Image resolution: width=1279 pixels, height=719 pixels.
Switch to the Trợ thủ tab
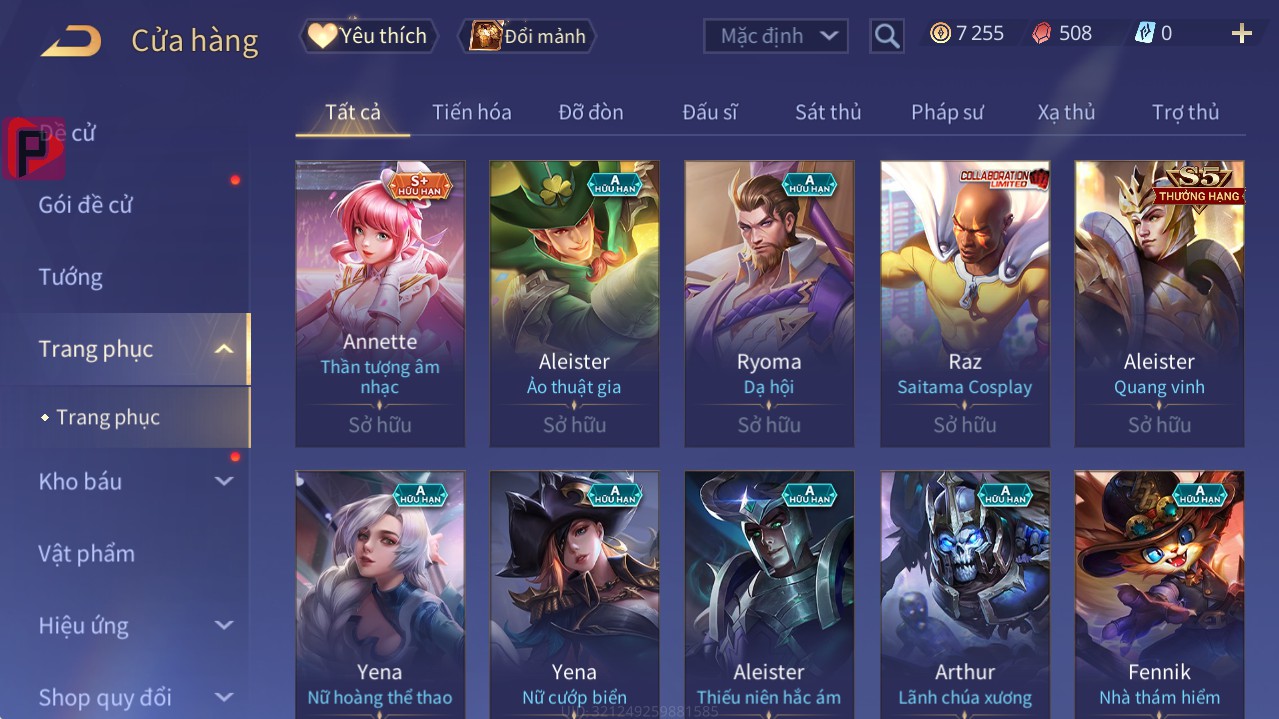point(1185,112)
